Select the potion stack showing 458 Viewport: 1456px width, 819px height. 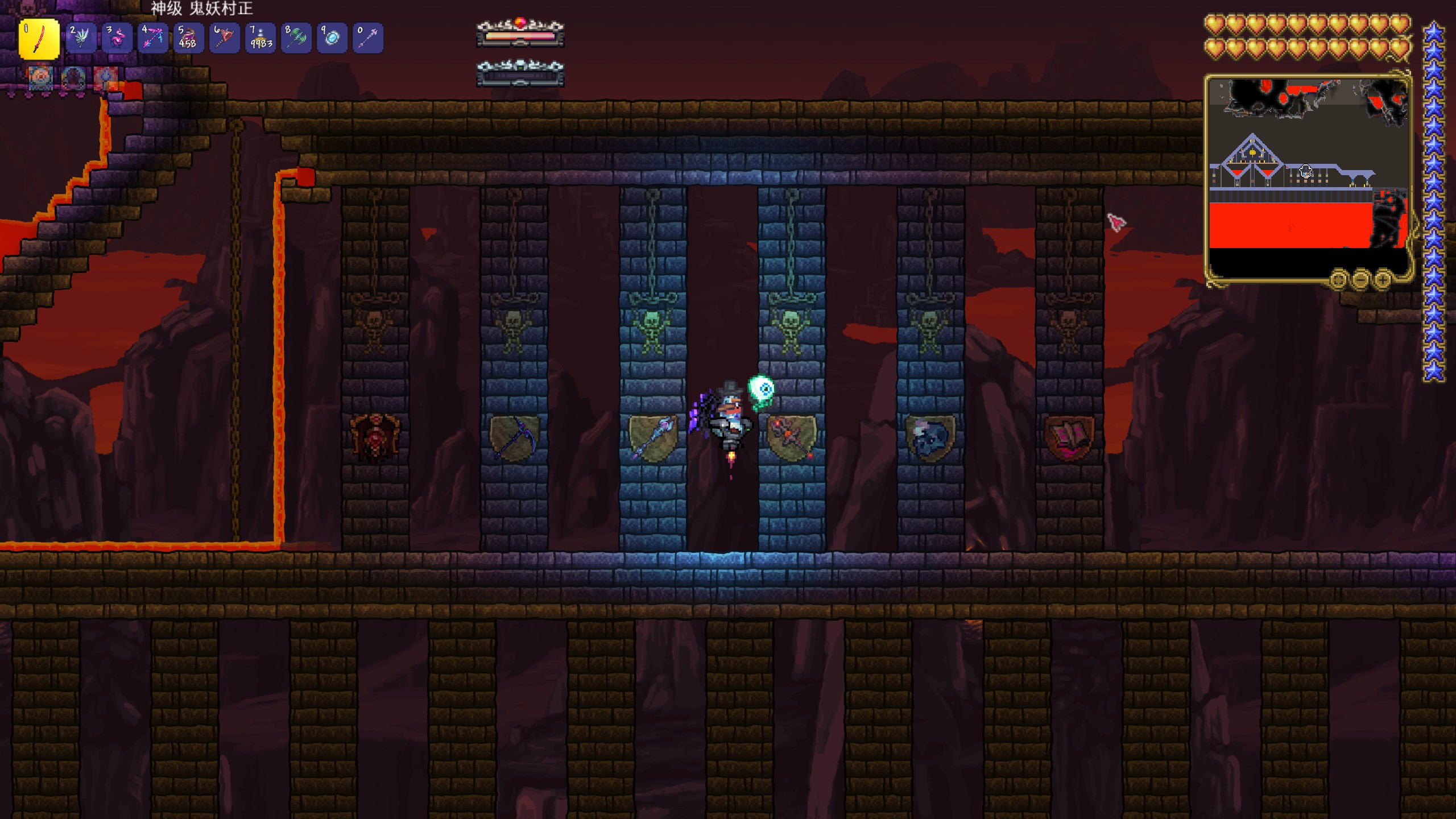coord(188,38)
